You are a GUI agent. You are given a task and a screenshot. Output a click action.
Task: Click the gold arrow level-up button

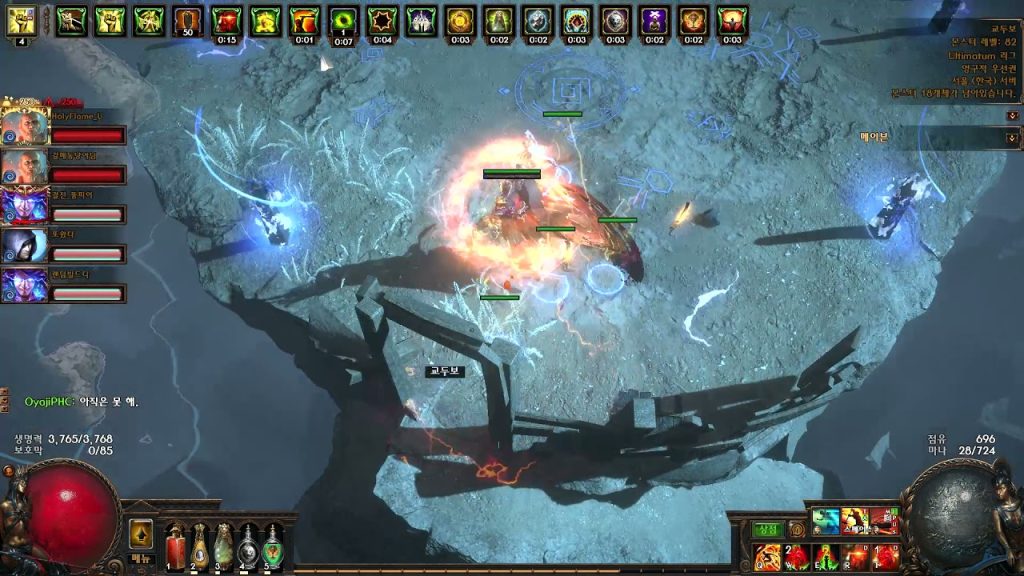141,535
